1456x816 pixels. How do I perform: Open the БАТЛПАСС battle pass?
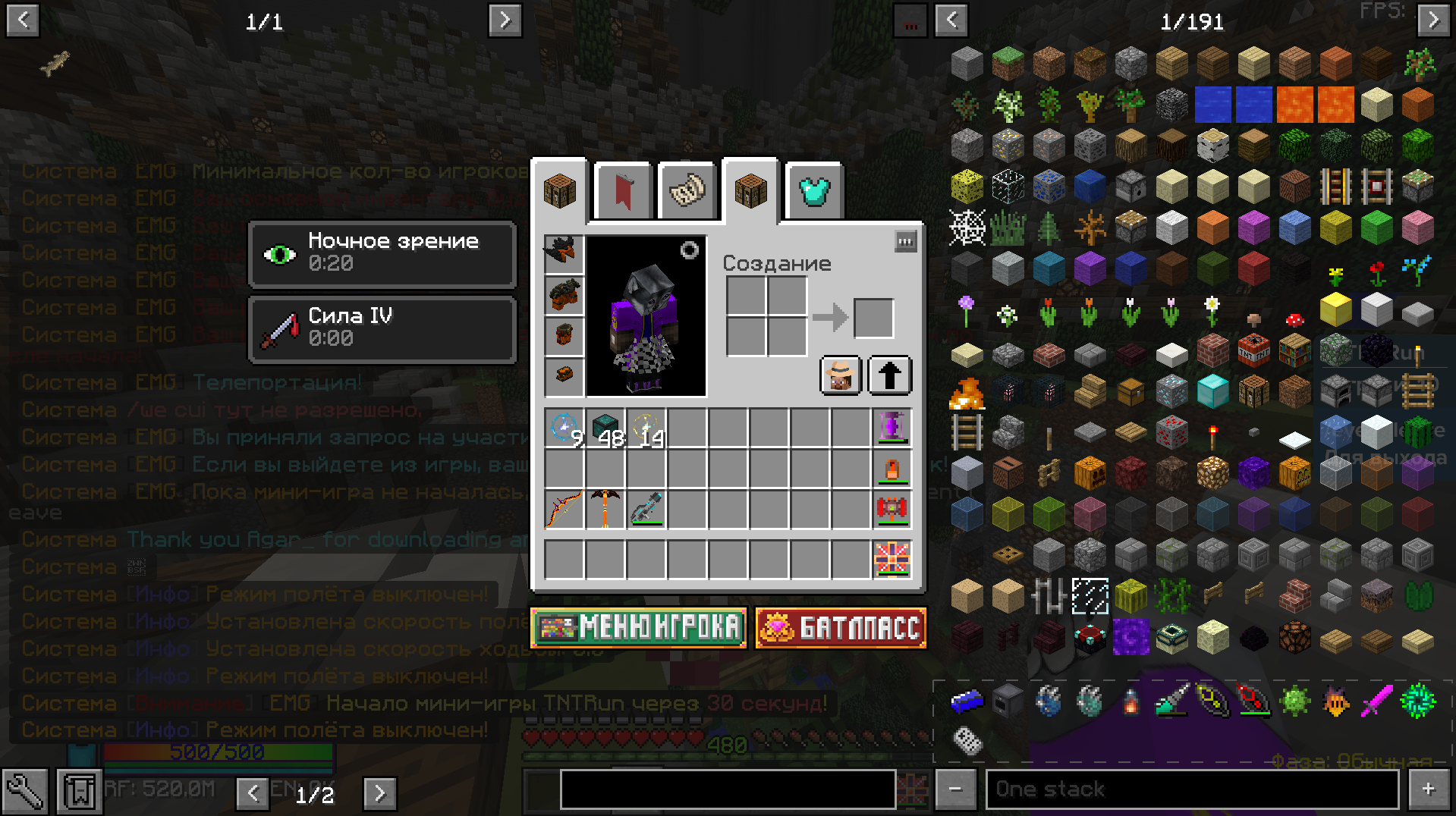point(841,628)
